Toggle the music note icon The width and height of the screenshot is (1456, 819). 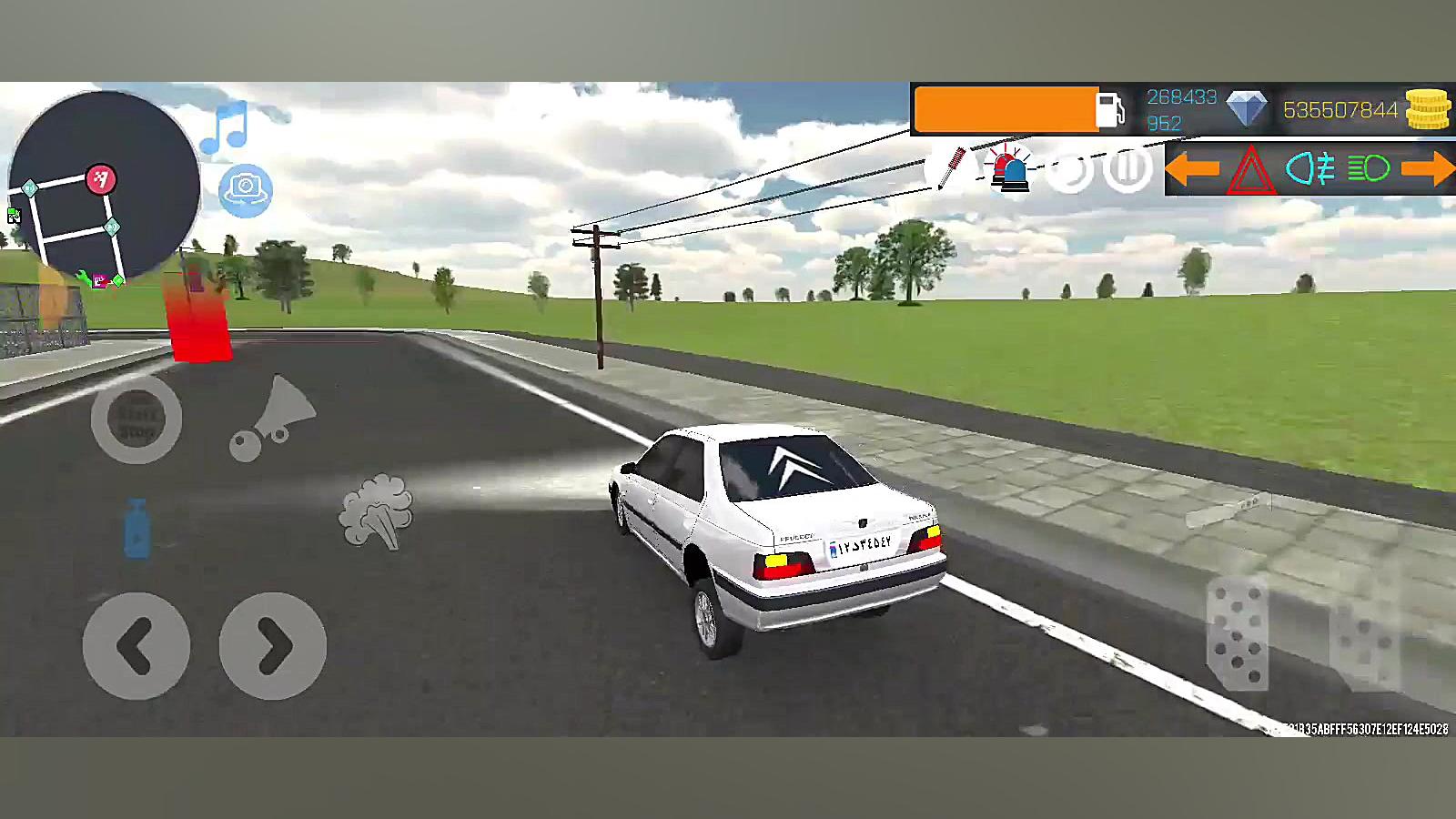point(225,128)
